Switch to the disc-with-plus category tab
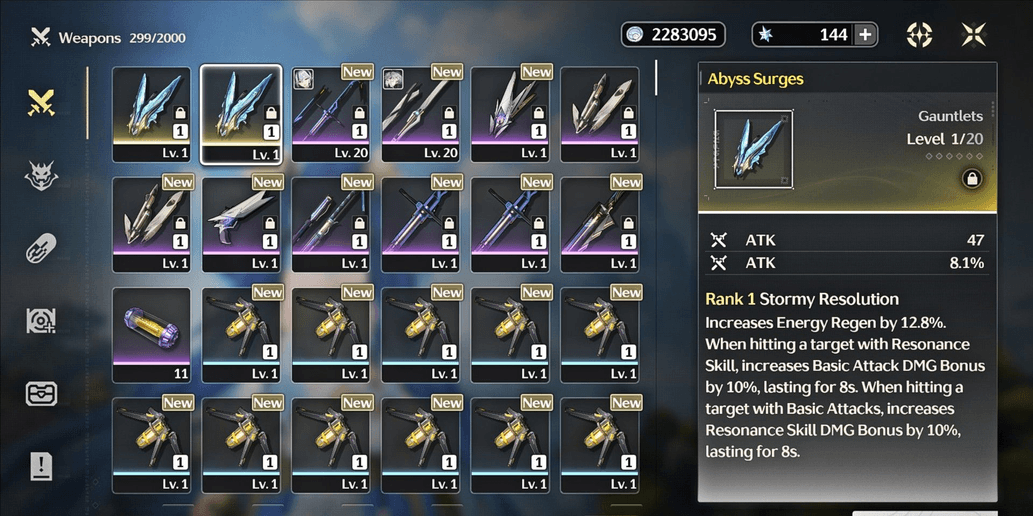 [40, 321]
